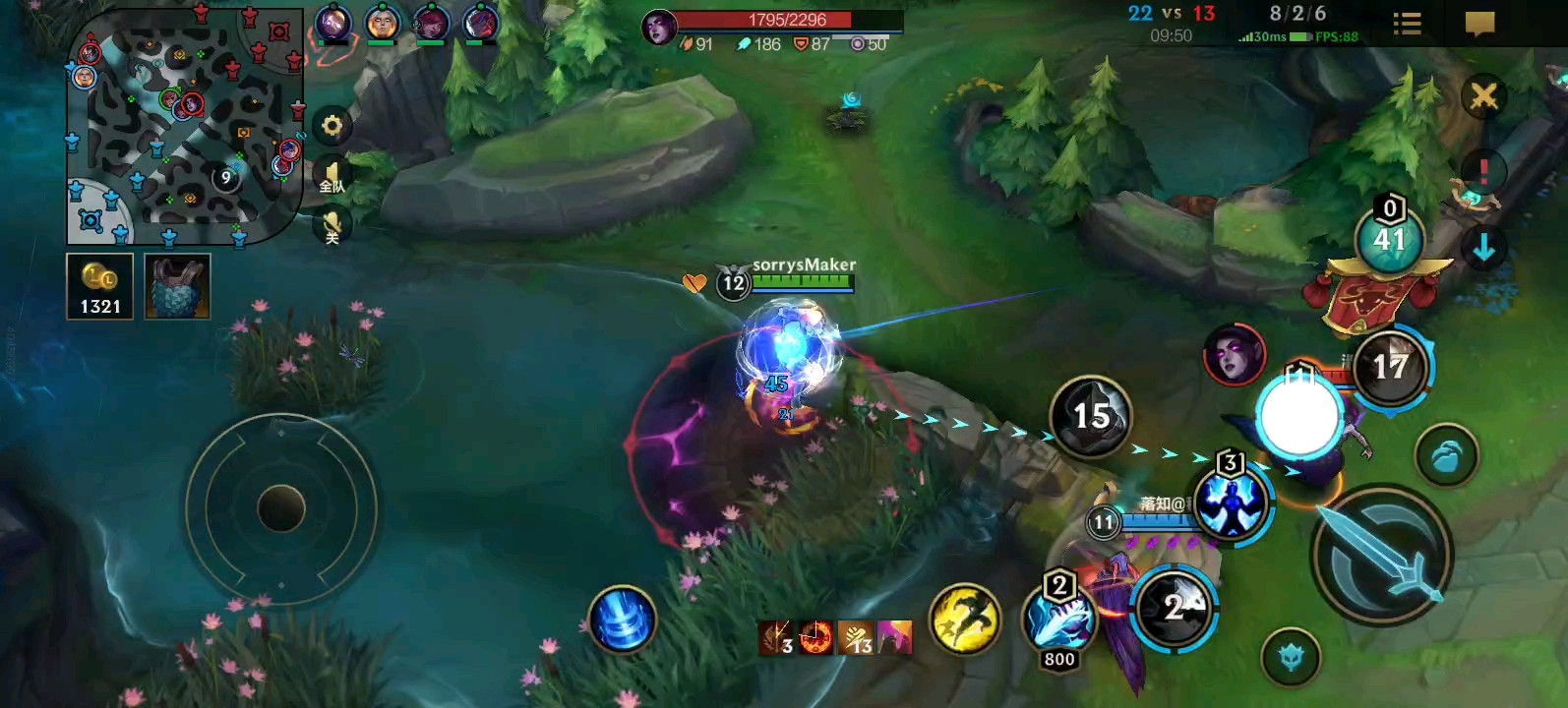Use the yellow summoner spell
The height and width of the screenshot is (708, 1568).
click(965, 619)
